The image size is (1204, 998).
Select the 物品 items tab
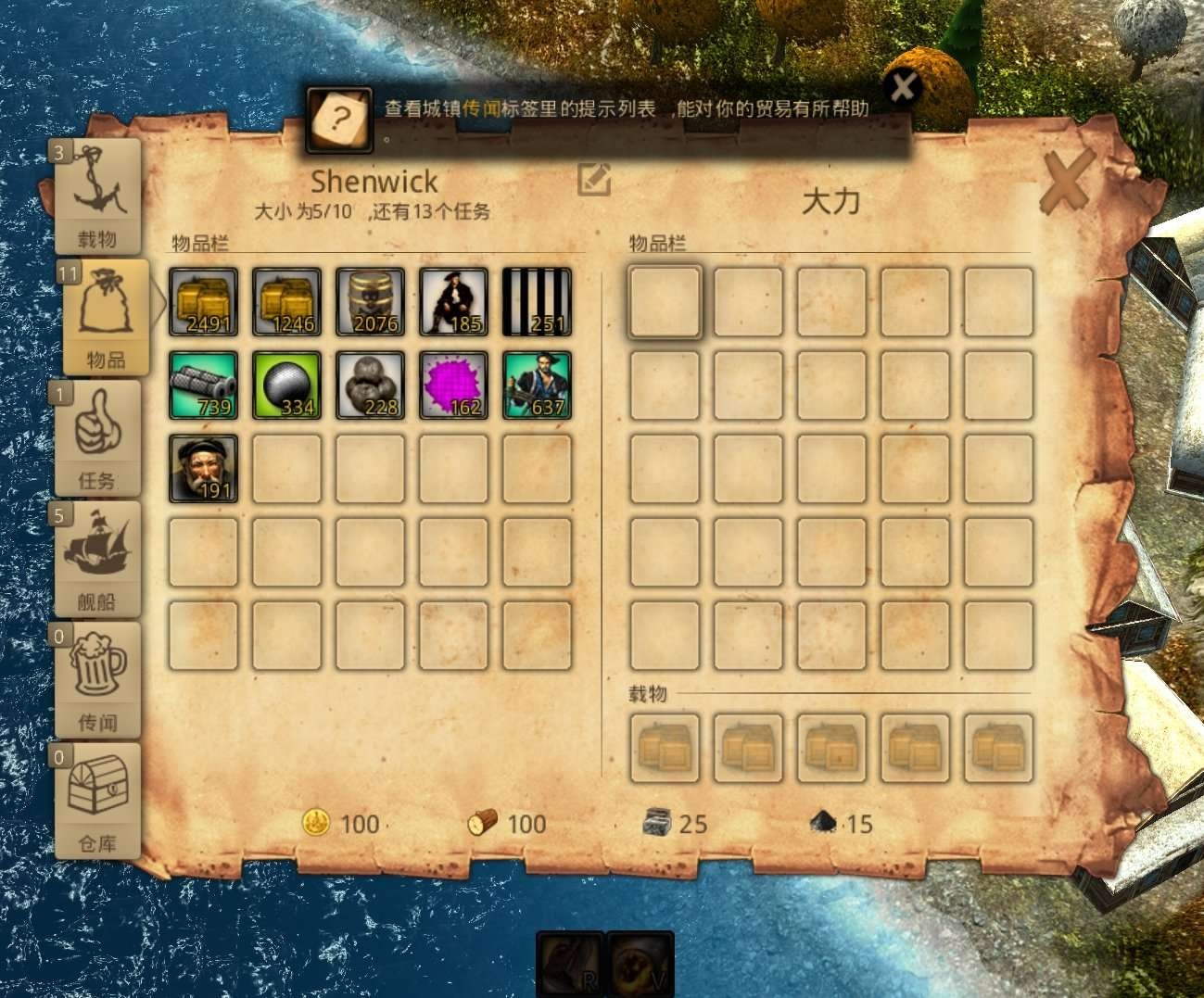[104, 317]
